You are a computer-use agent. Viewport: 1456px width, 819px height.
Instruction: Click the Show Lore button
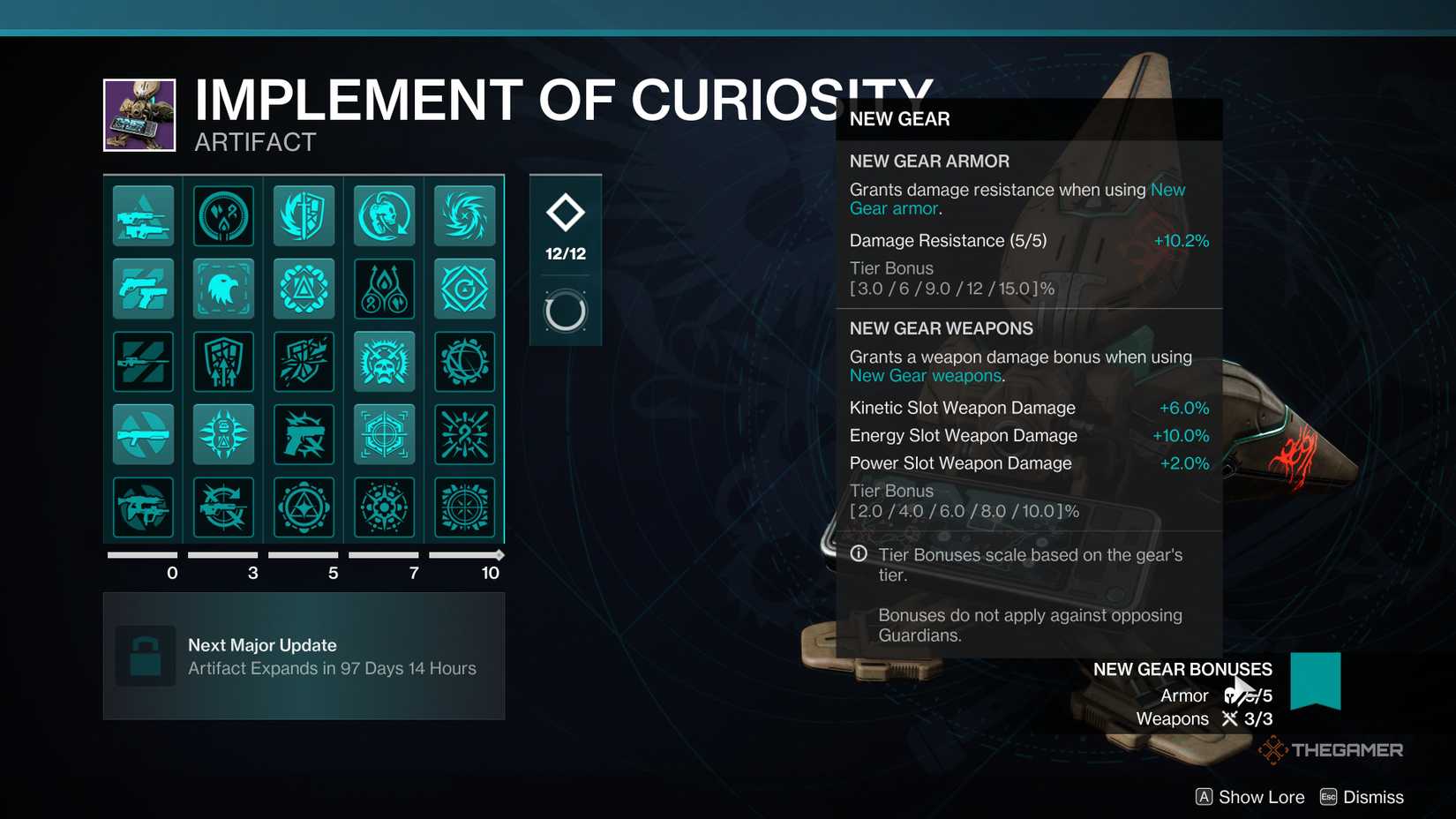[1249, 797]
